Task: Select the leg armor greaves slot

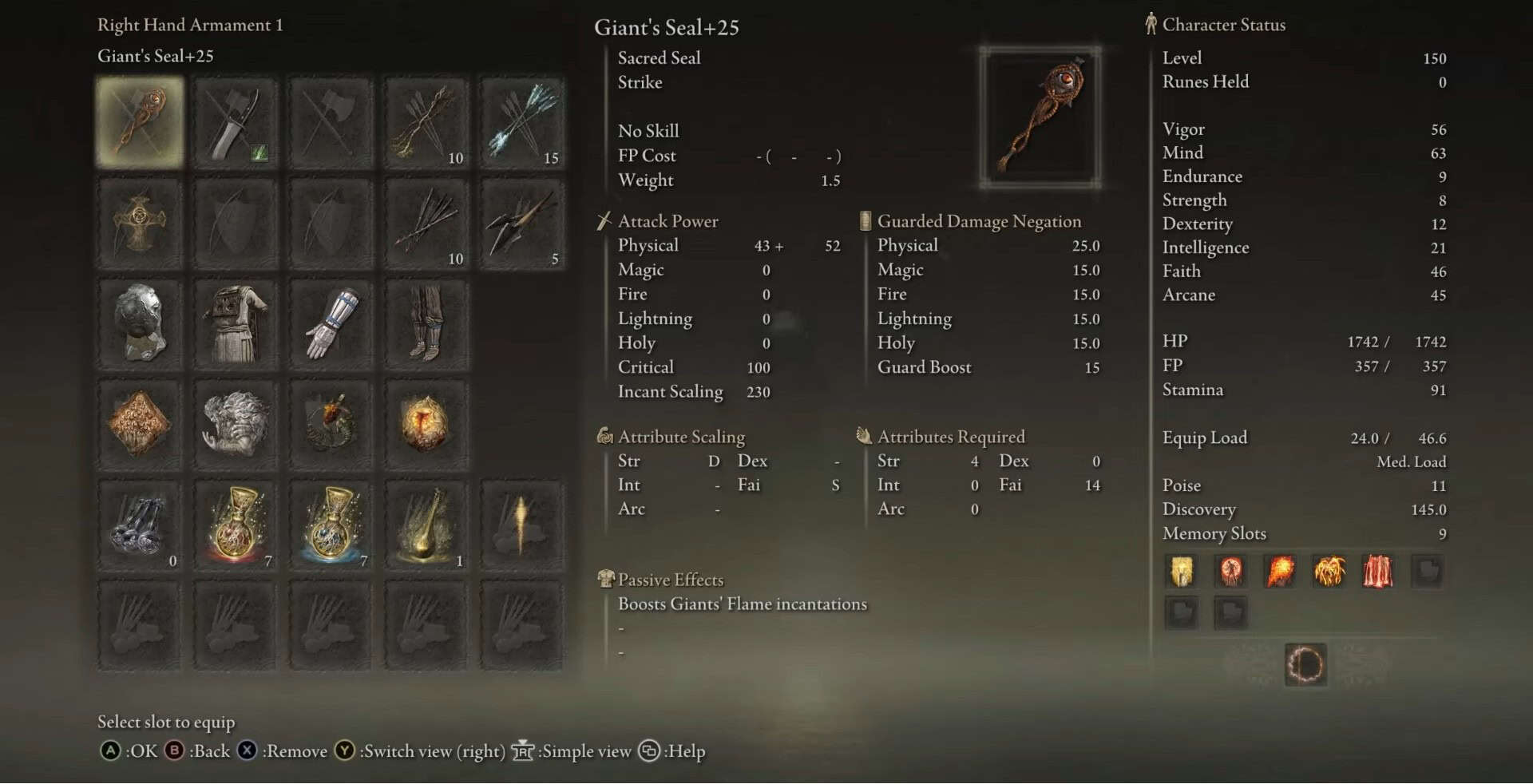Action: click(426, 323)
